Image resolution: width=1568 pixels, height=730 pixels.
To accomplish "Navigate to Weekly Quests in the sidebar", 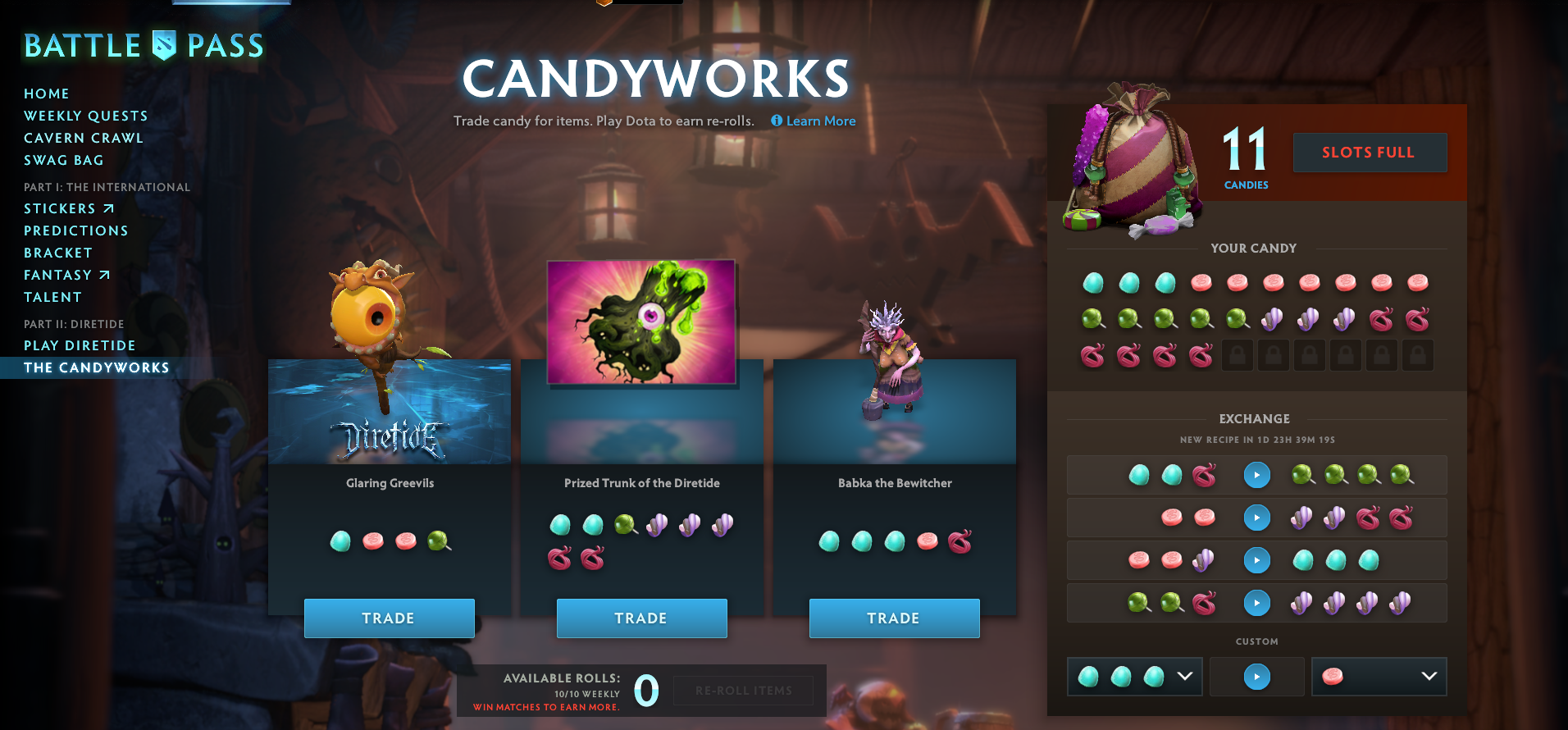I will pyautogui.click(x=85, y=116).
